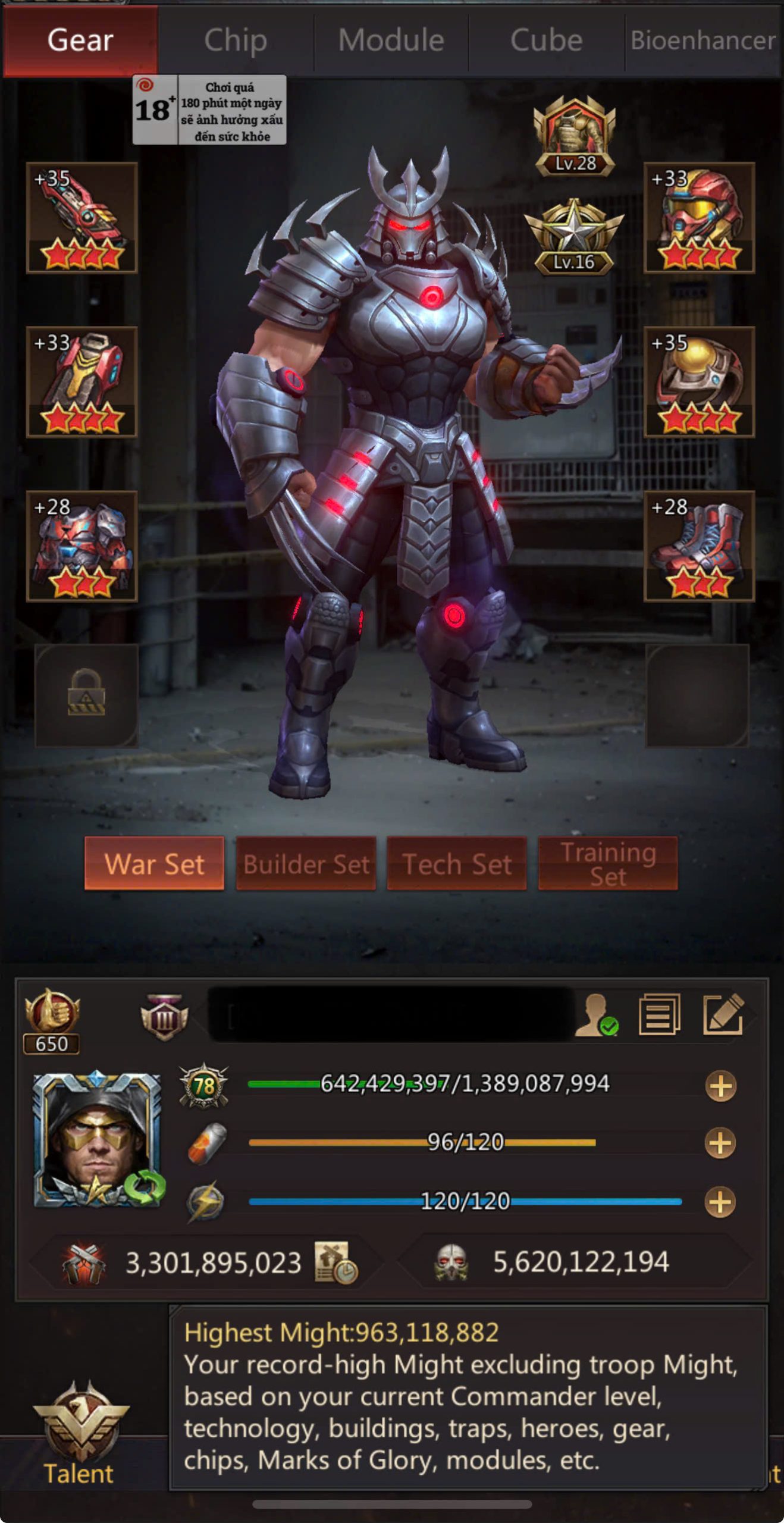Choose the +28 chest armor slot

(x=82, y=546)
